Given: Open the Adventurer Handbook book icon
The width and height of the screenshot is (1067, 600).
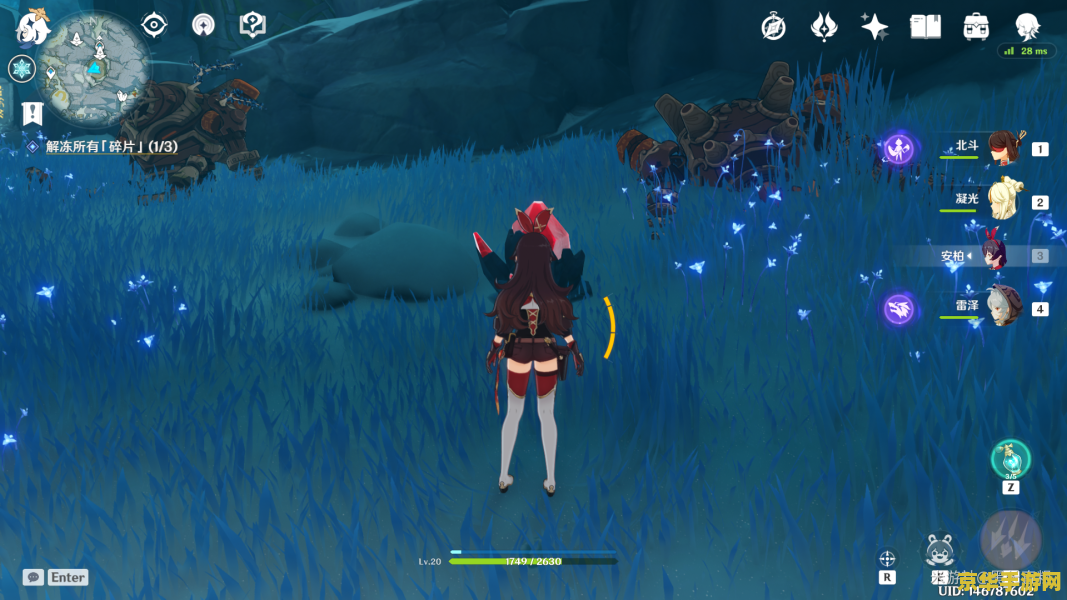Looking at the screenshot, I should click(x=925, y=27).
